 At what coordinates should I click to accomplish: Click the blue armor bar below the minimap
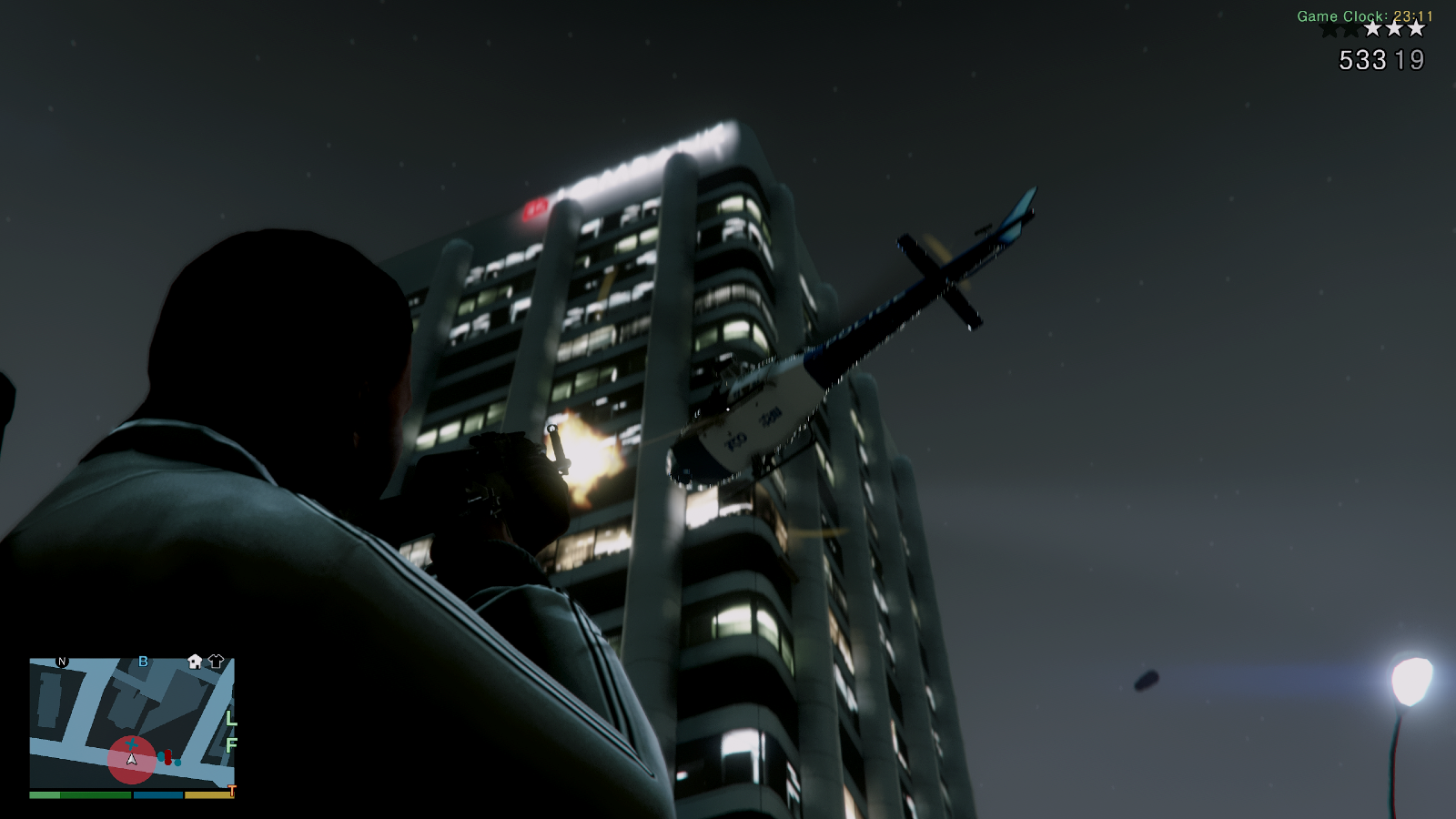[x=157, y=794]
